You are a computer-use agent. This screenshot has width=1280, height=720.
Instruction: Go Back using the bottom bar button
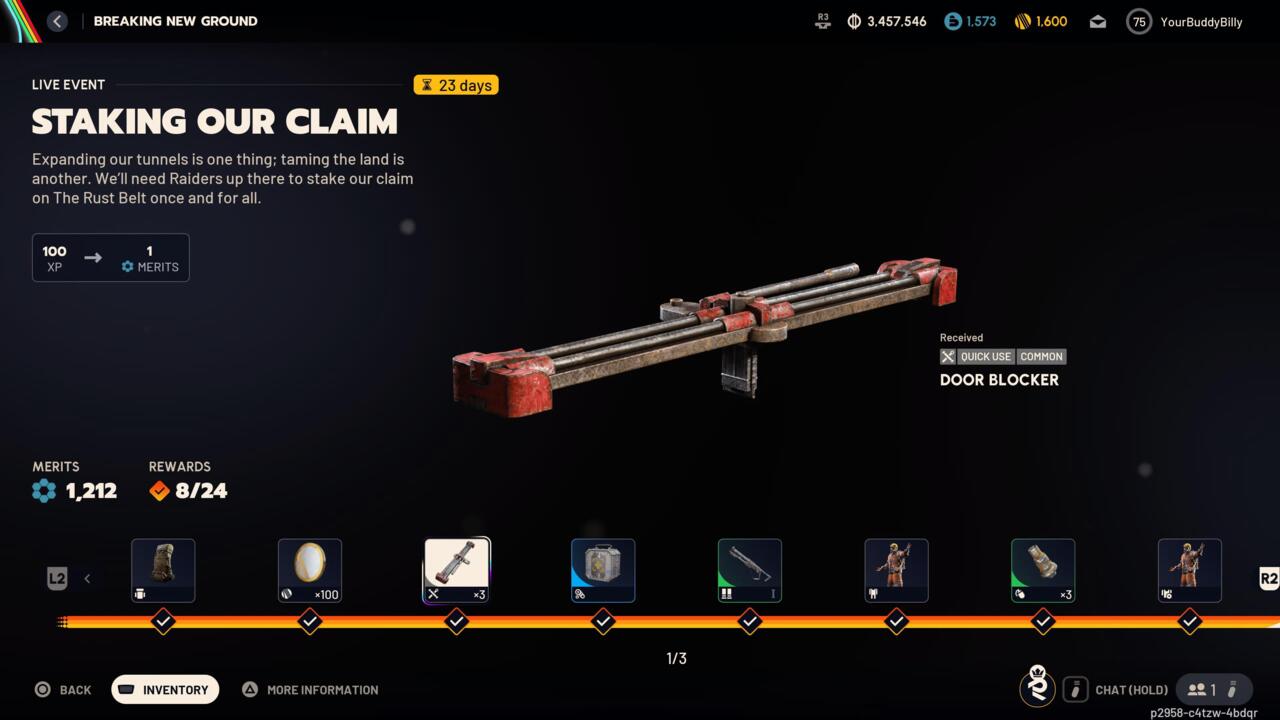tap(63, 689)
